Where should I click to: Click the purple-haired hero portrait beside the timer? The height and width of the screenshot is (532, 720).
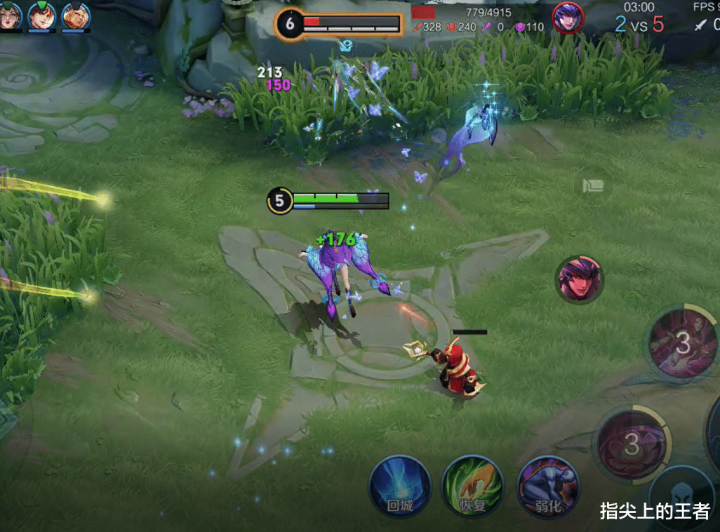(568, 17)
